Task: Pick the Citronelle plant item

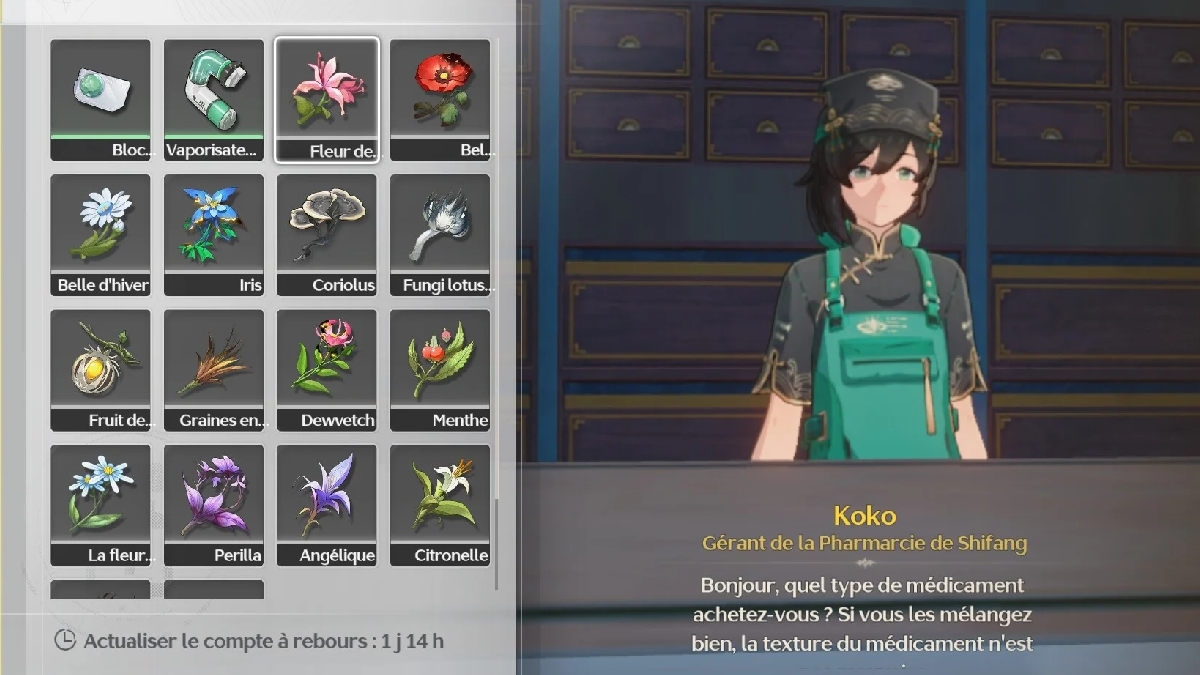Action: 440,505
